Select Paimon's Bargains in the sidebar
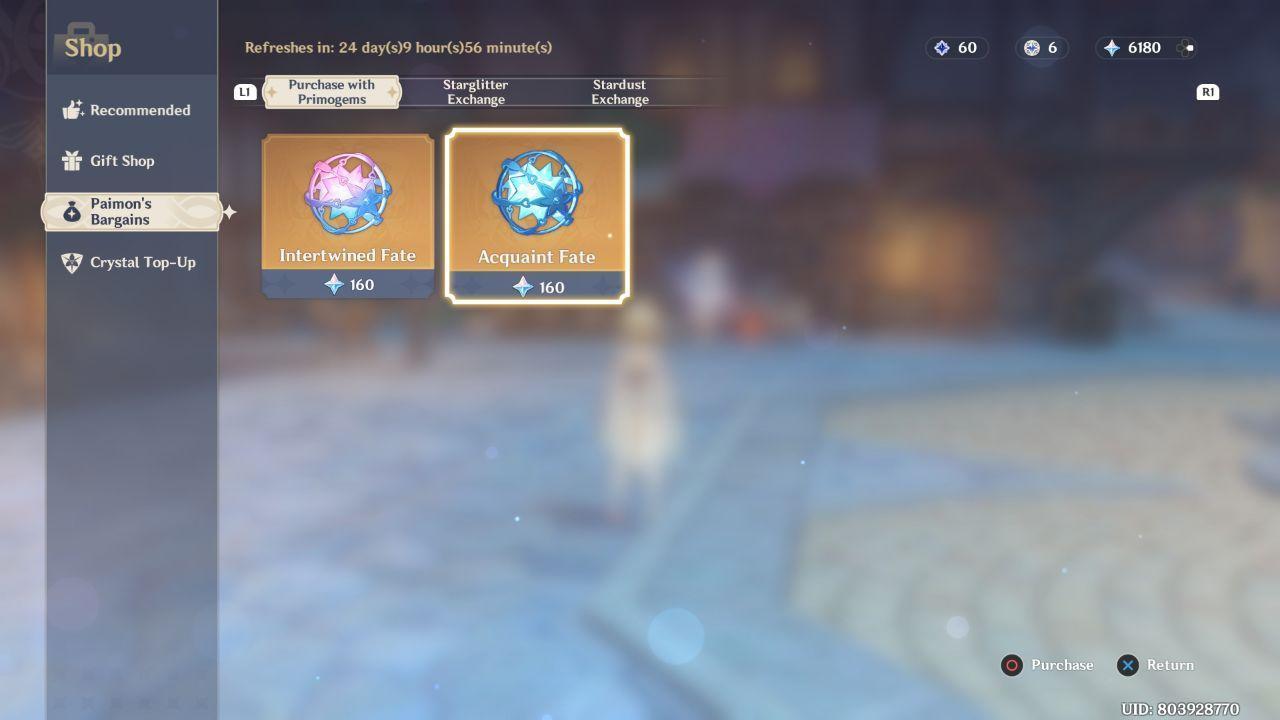 [x=130, y=212]
